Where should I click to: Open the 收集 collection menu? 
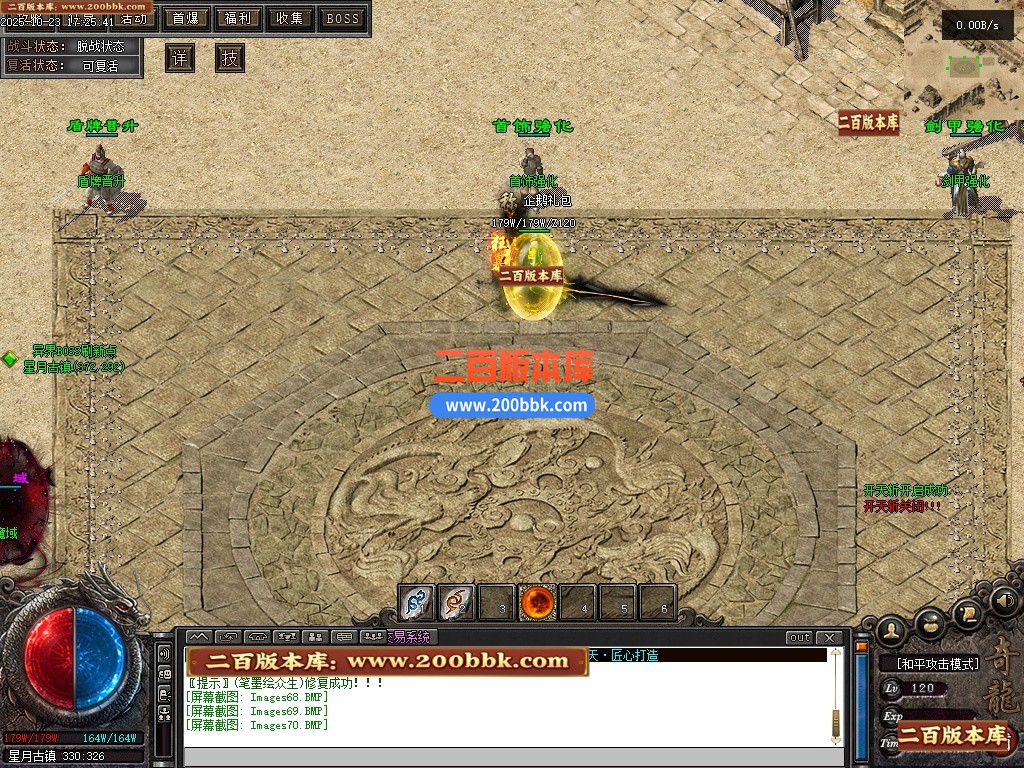(290, 18)
